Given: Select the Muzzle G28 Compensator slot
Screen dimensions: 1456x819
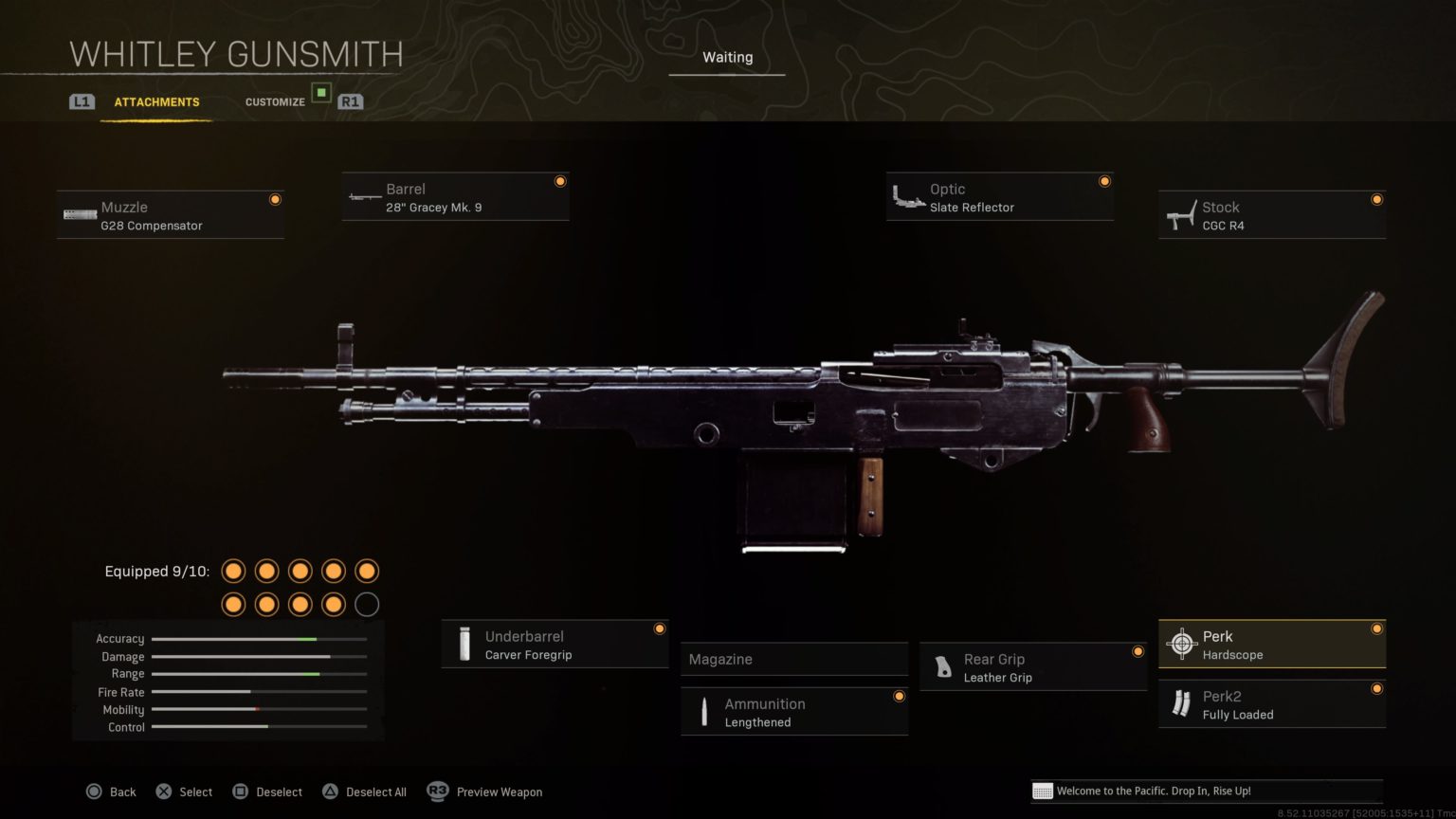Looking at the screenshot, I should (x=171, y=215).
